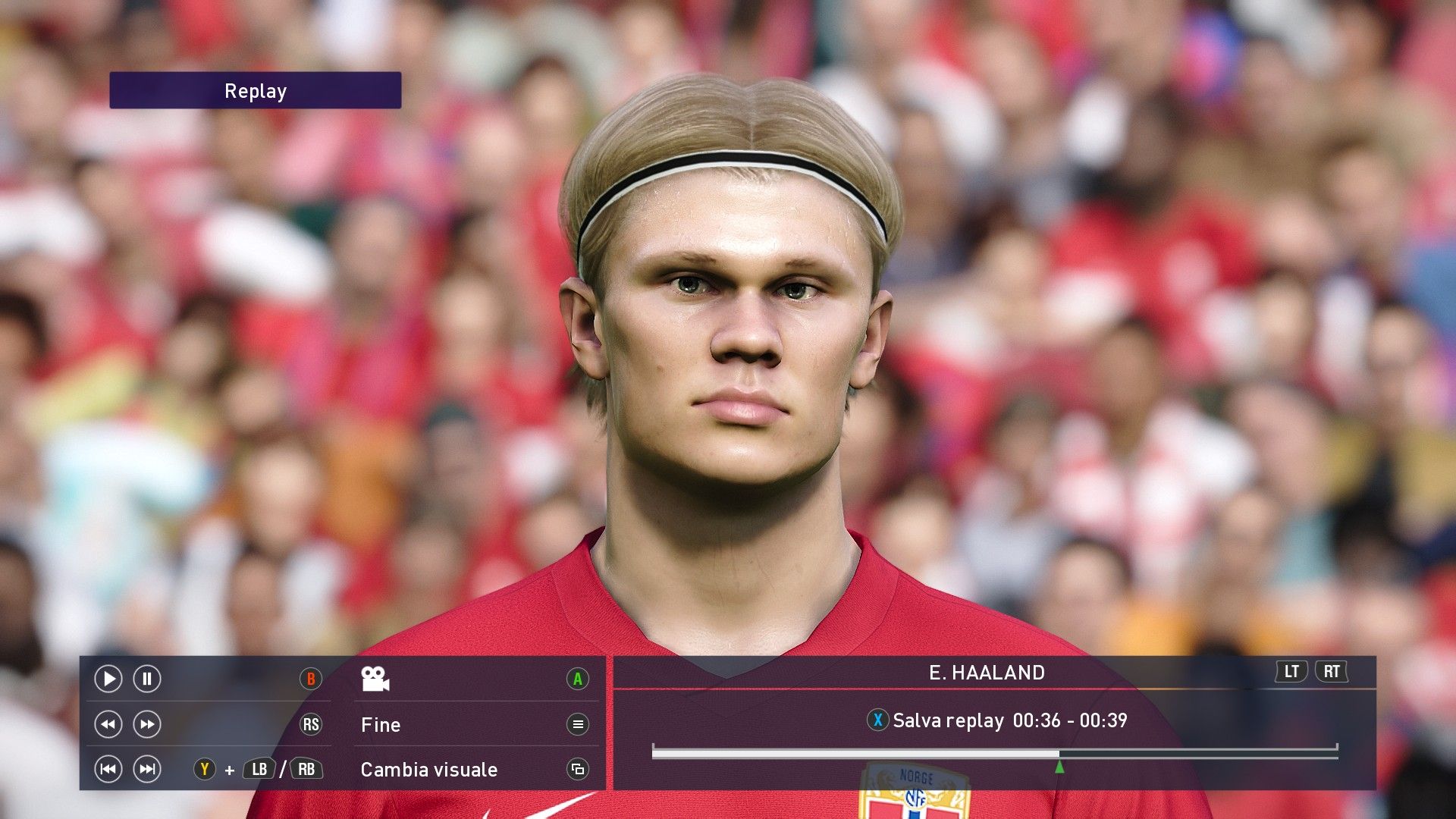The image size is (1456, 819).
Task: Pause the replay playback
Action: [147, 679]
